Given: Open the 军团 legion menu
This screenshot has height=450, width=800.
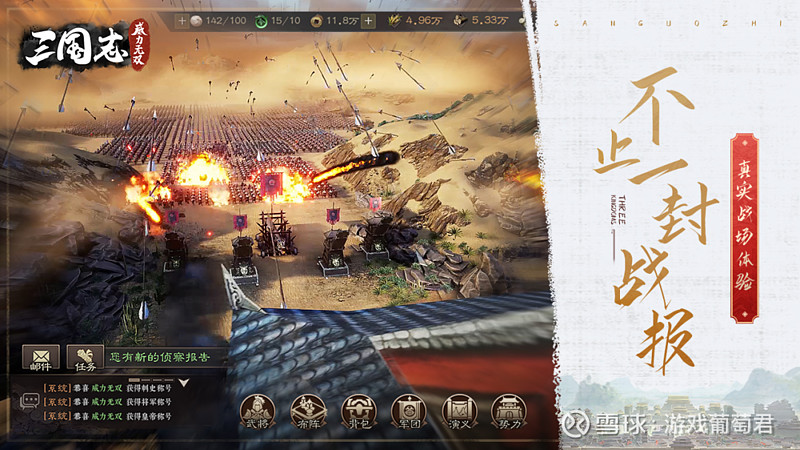Looking at the screenshot, I should pos(407,410).
